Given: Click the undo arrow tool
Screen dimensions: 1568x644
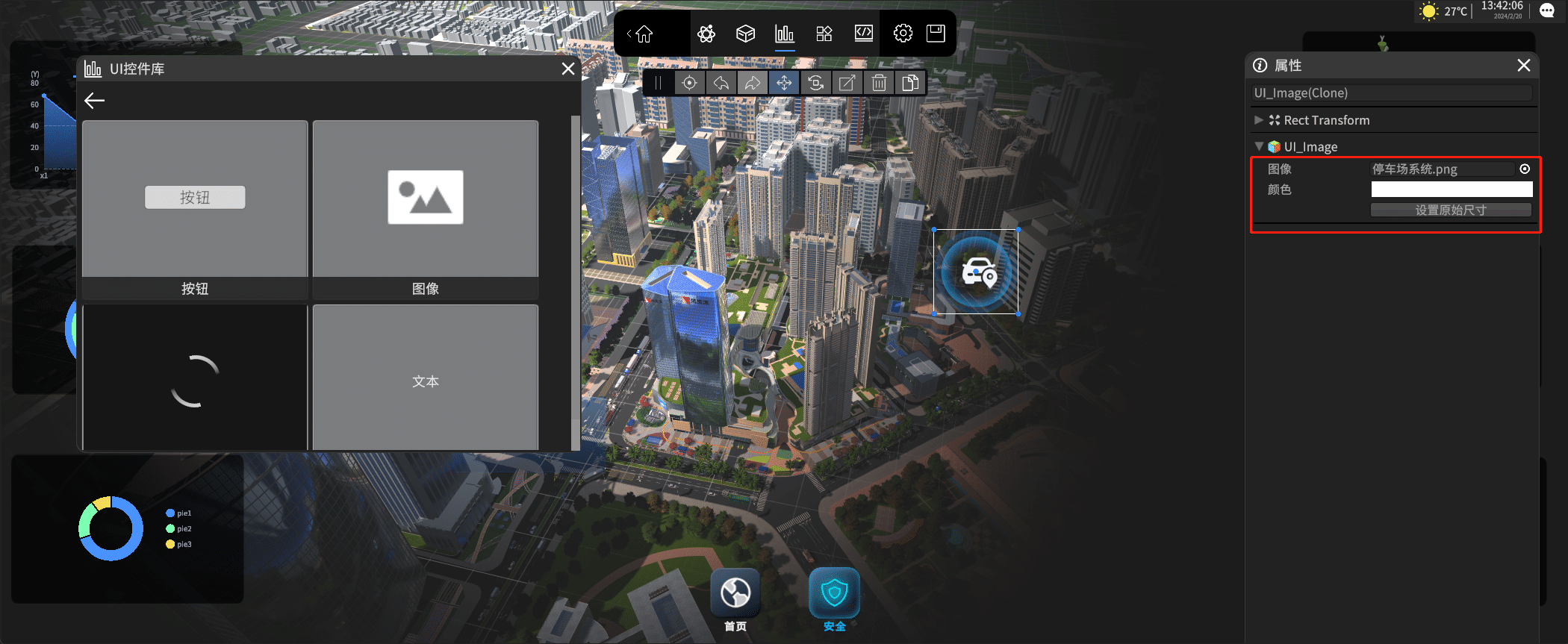Looking at the screenshot, I should point(721,83).
